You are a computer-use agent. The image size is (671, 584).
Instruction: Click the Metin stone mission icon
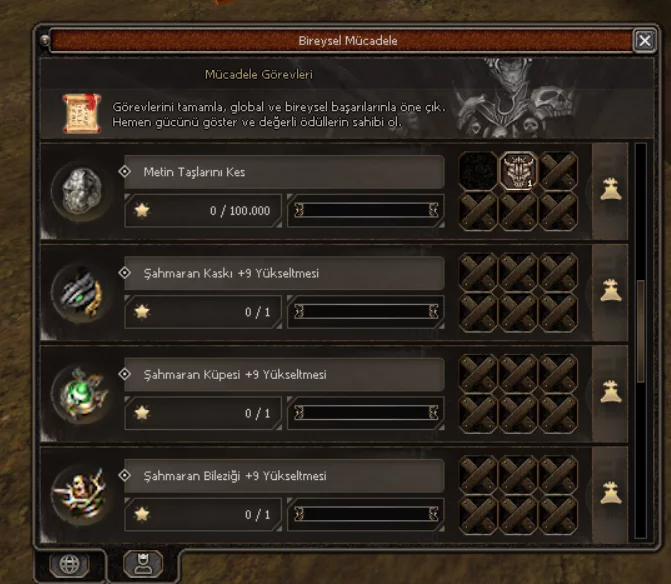(x=81, y=191)
